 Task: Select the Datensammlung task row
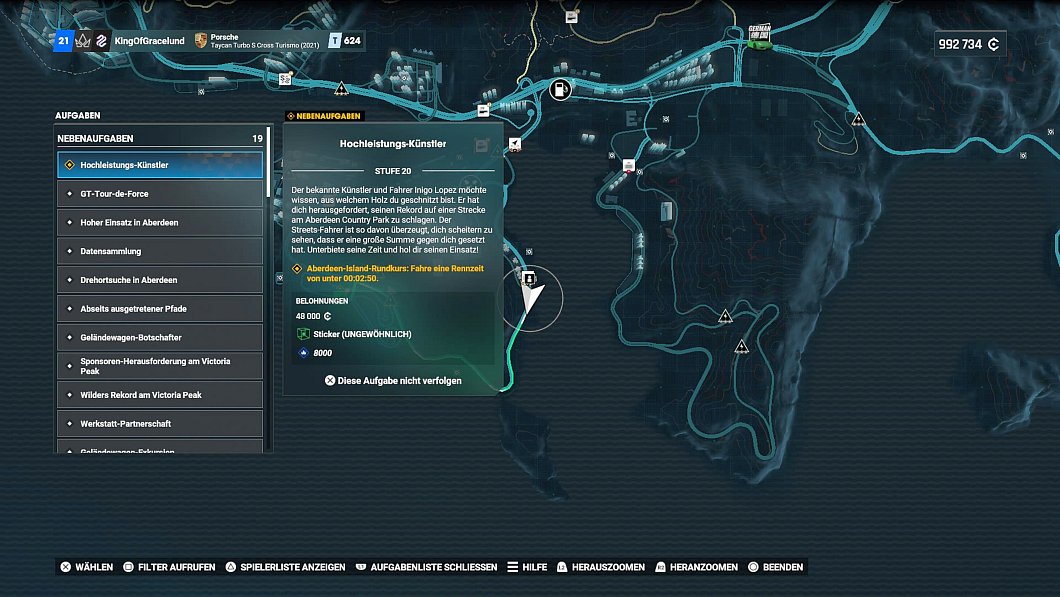coord(160,251)
